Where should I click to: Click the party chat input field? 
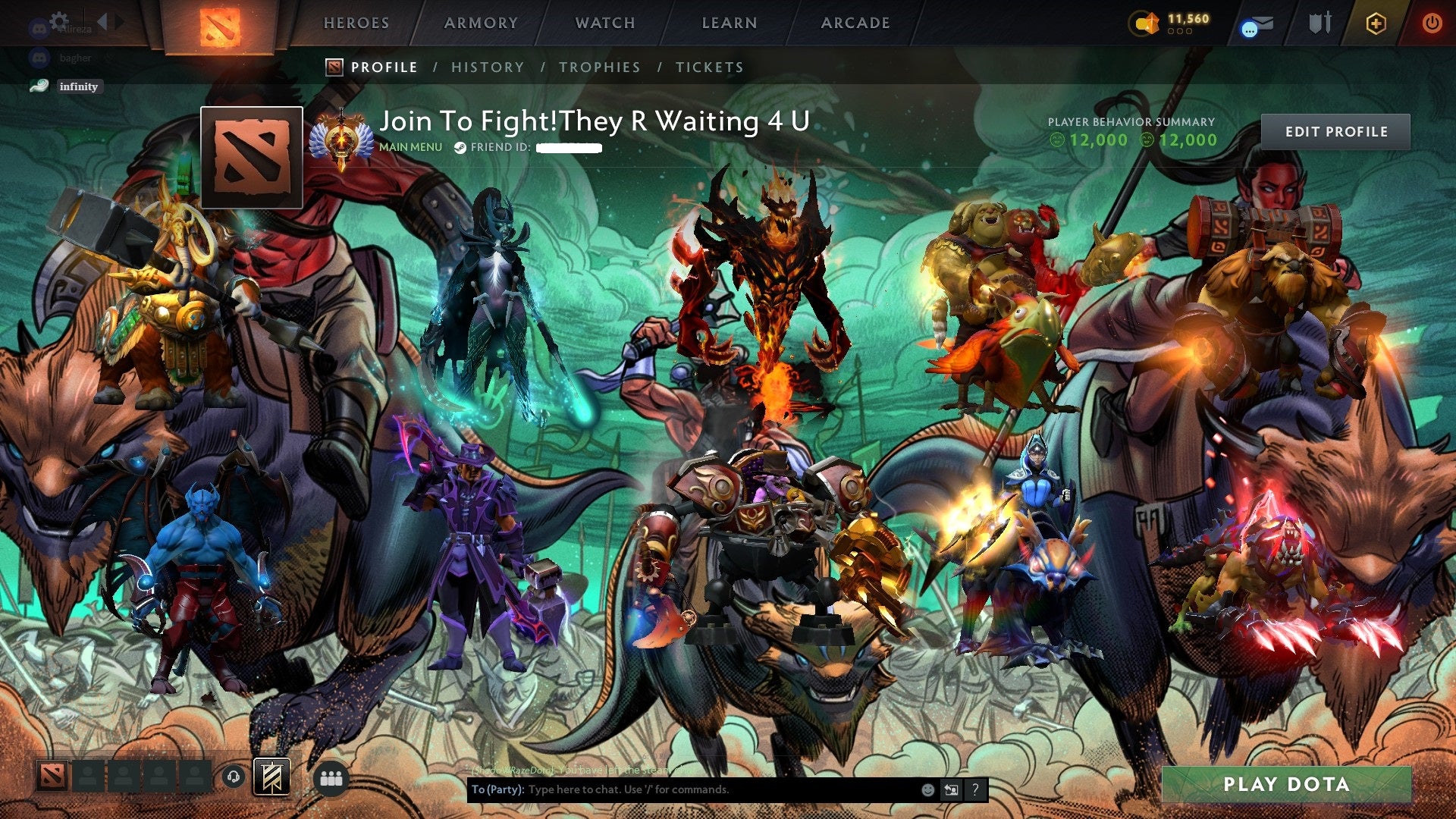(682, 789)
